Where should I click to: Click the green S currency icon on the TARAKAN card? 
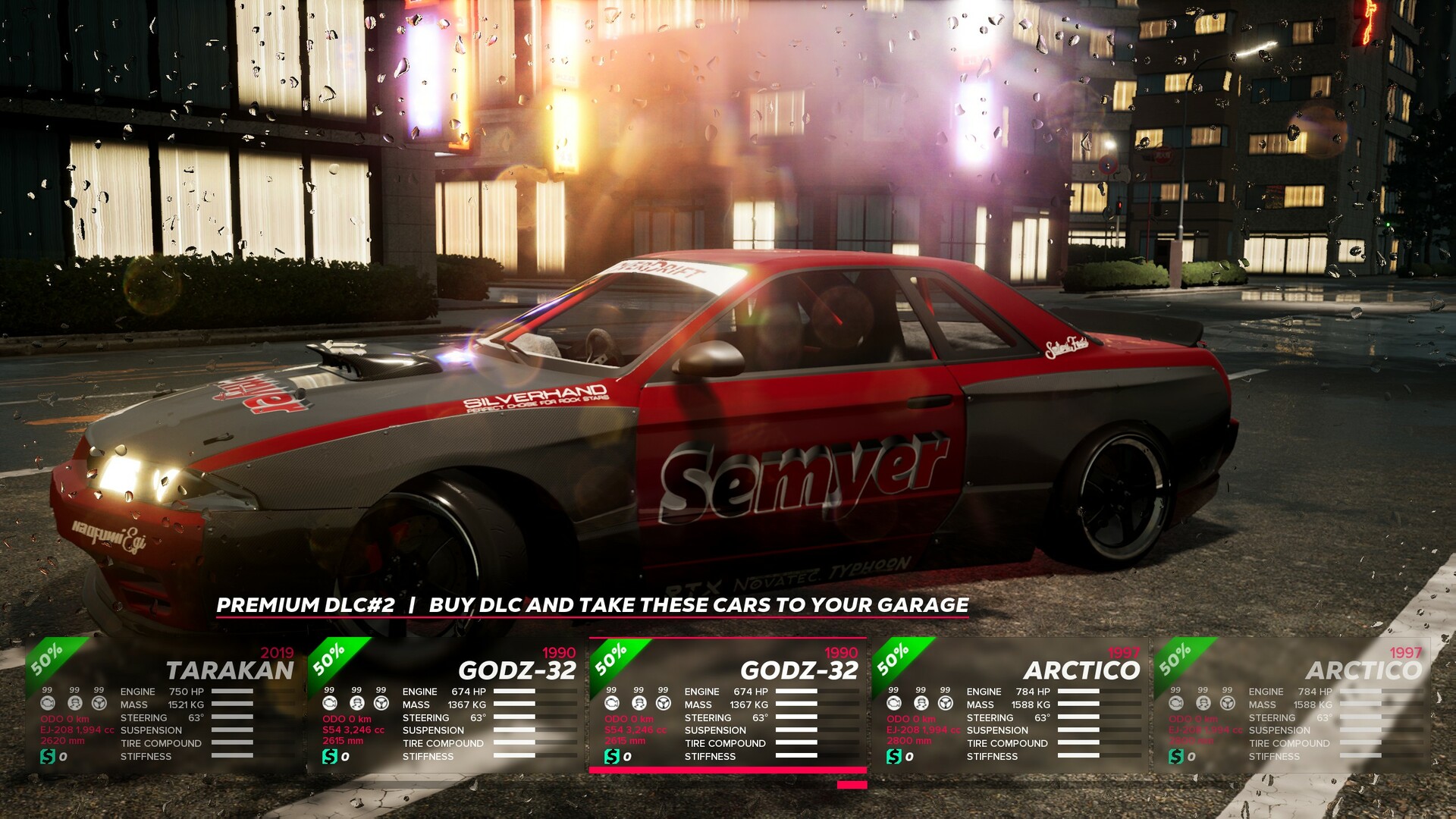click(49, 756)
